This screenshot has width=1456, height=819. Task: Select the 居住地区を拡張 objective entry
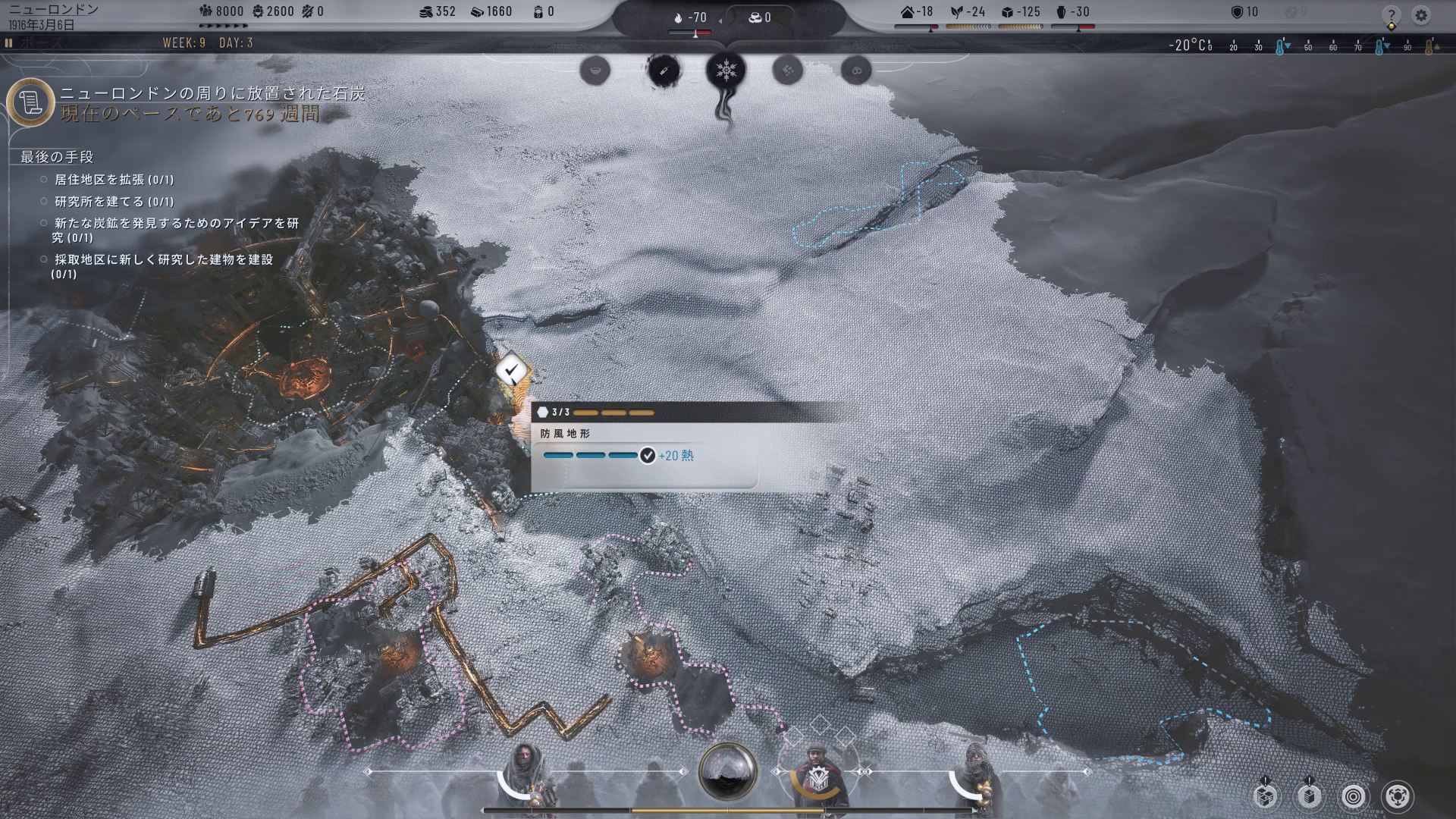tap(114, 180)
